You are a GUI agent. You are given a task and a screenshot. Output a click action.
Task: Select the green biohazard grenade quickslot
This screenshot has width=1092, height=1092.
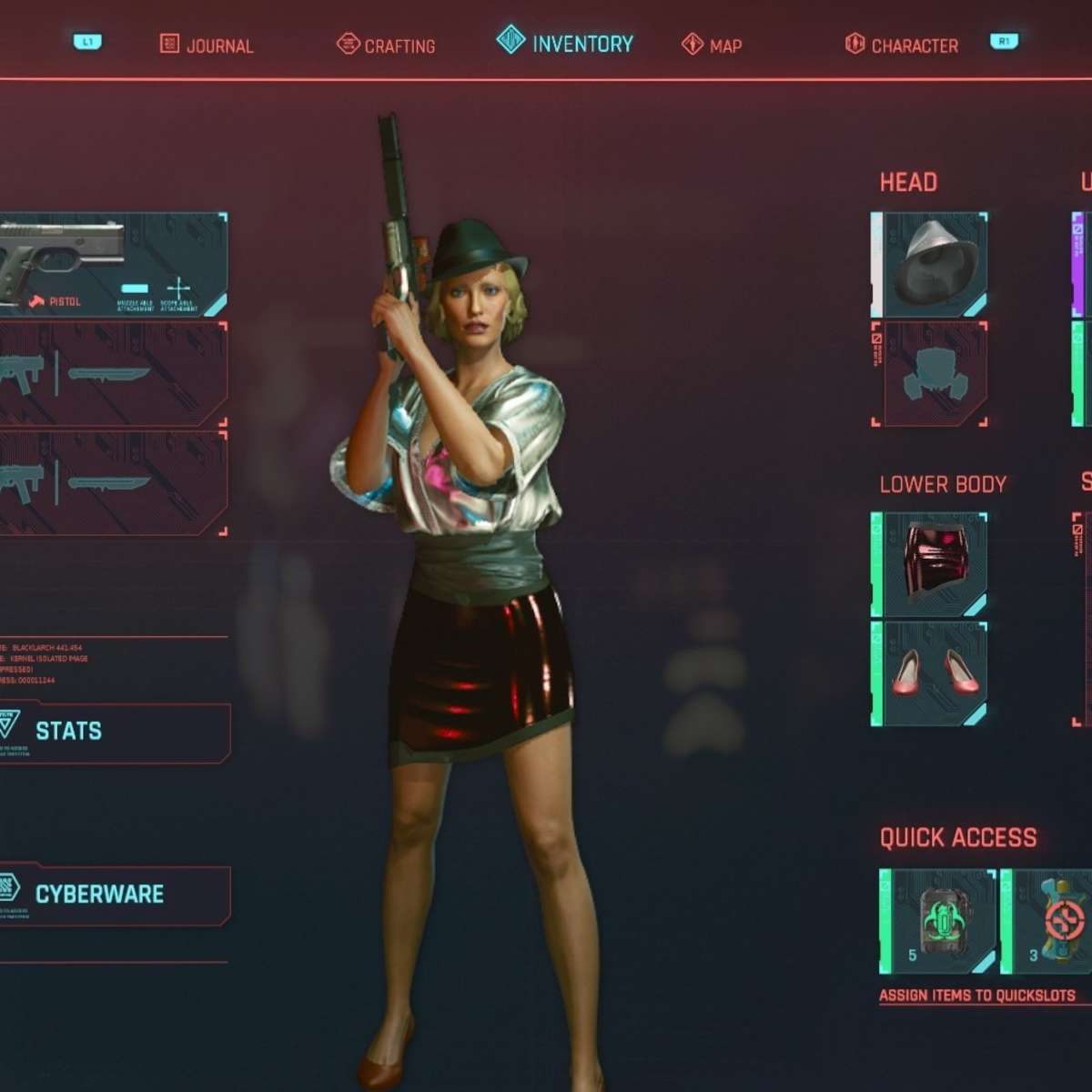click(937, 922)
